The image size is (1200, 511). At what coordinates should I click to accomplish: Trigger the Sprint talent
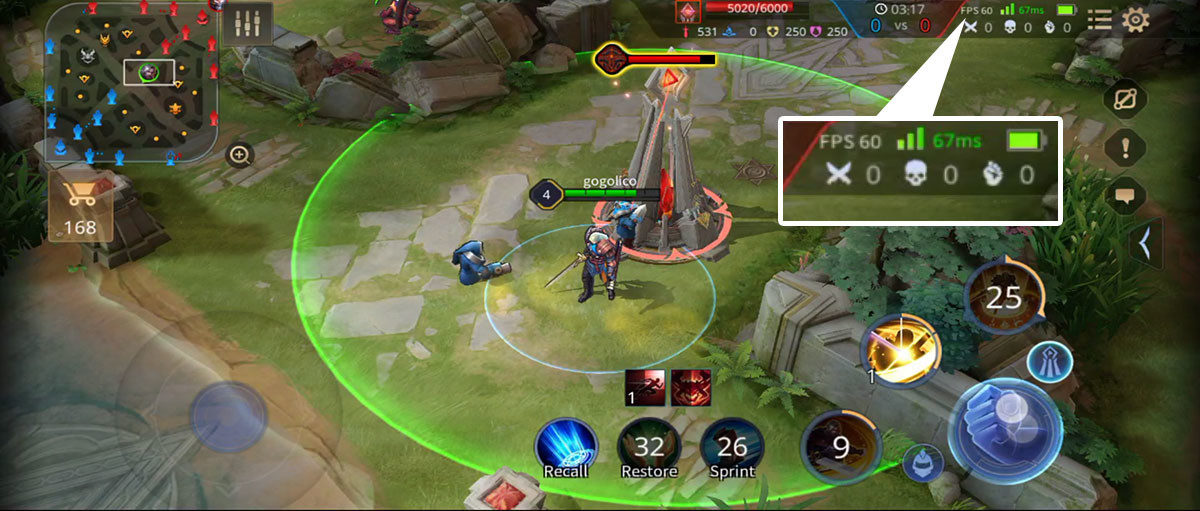[732, 448]
